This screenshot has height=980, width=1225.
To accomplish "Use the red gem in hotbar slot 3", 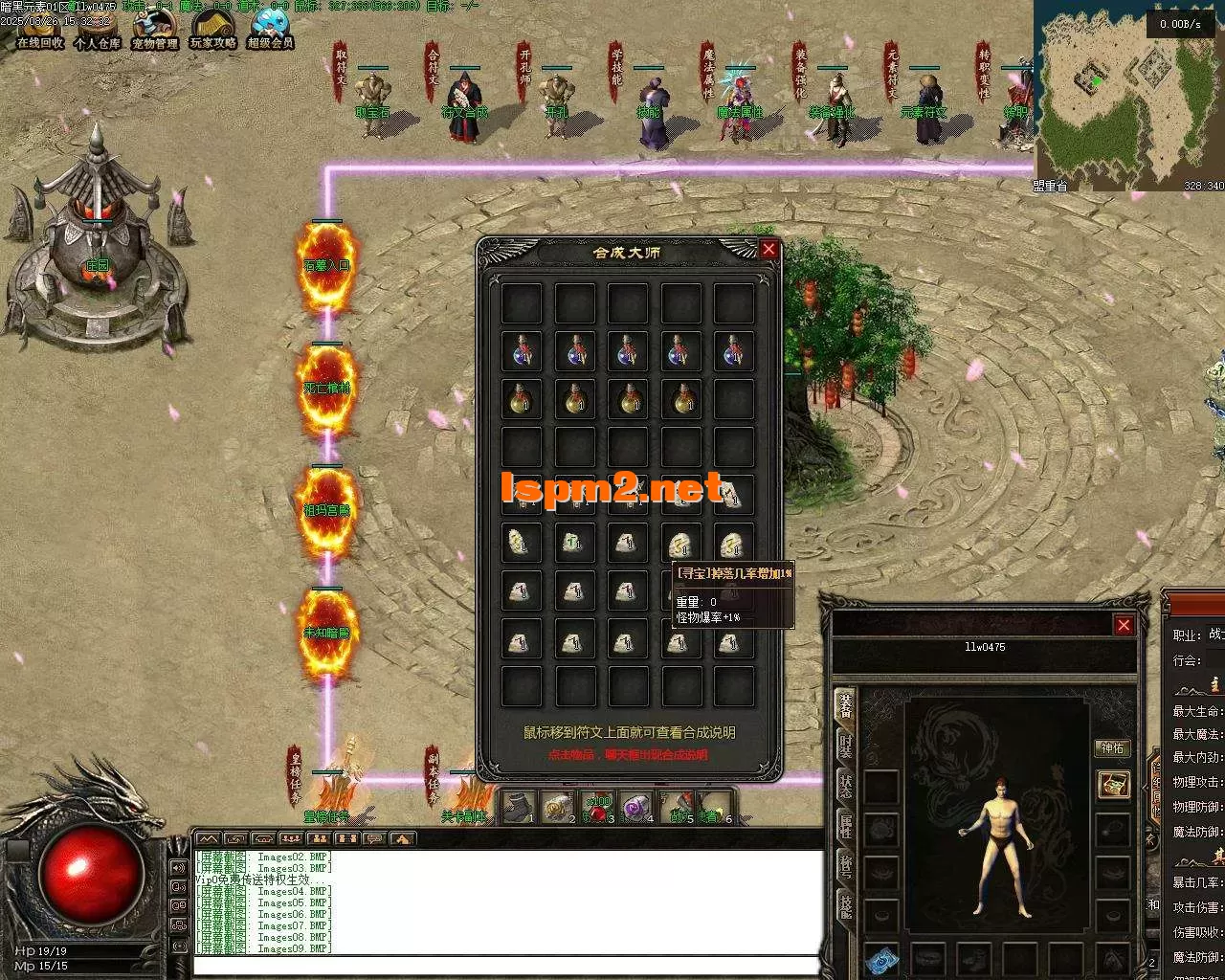I will (x=599, y=808).
